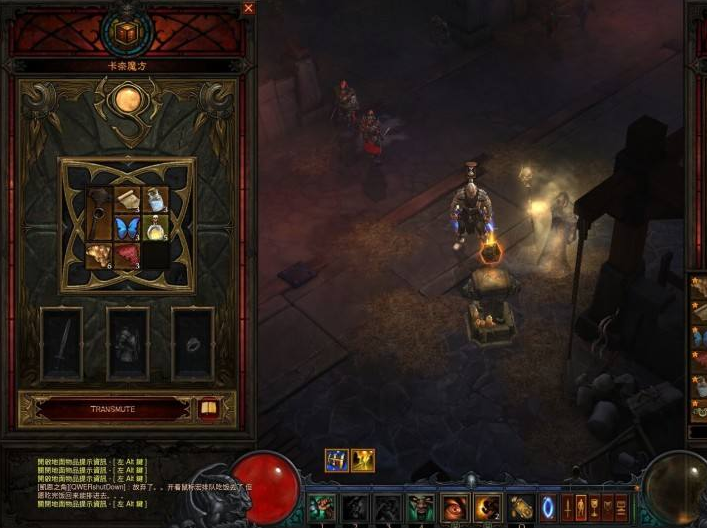707x528 pixels.
Task: Choose the skull-topped yellow flask in the cube
Action: click(x=154, y=229)
